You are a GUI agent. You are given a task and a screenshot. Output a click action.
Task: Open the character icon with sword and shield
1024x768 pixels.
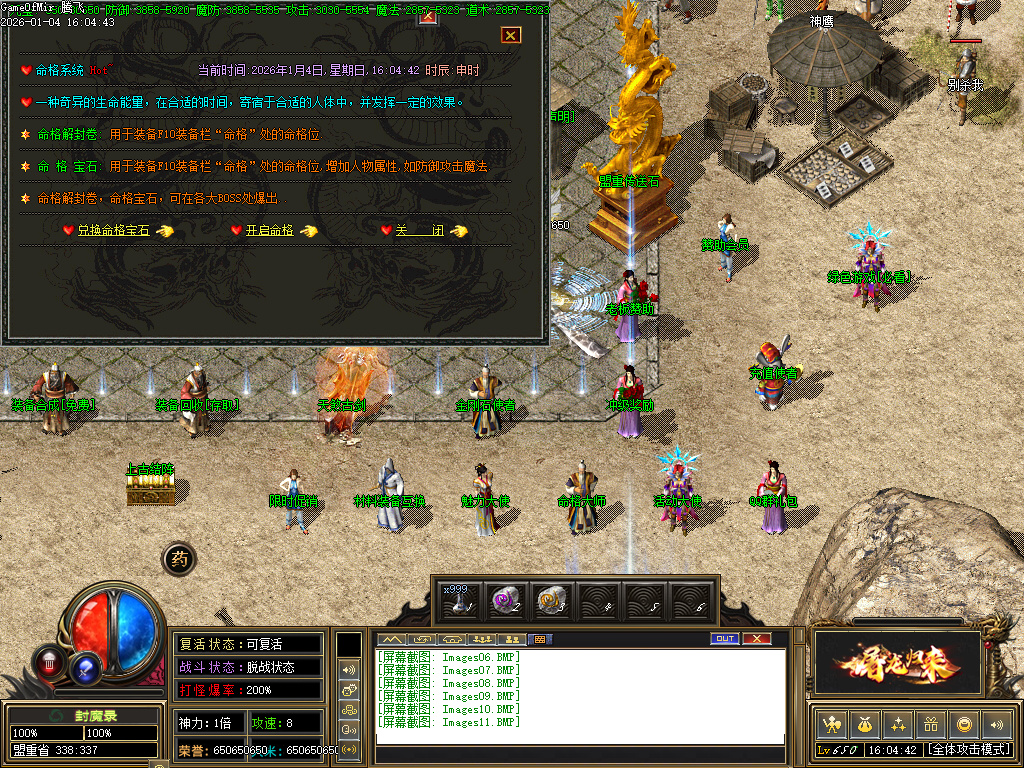(x=830, y=724)
